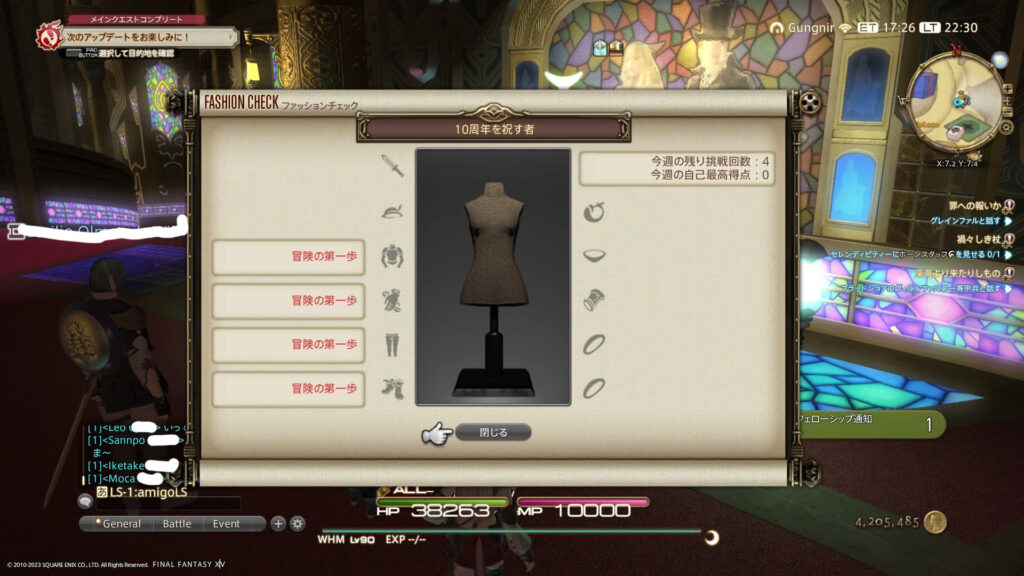Select the head gear slot icon
The height and width of the screenshot is (576, 1024).
pos(392,212)
